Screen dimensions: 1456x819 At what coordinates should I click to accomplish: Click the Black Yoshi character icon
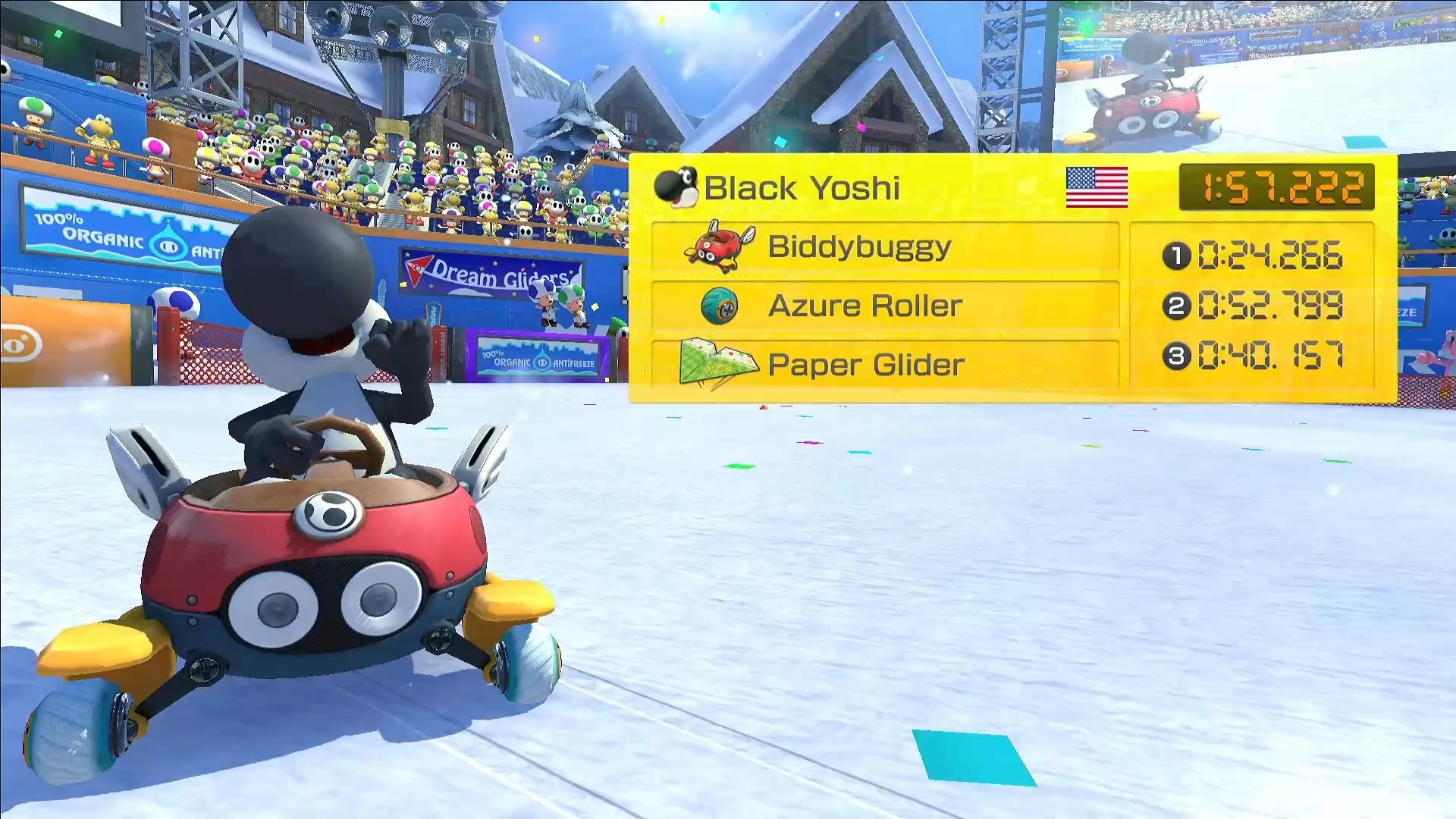coord(676,187)
